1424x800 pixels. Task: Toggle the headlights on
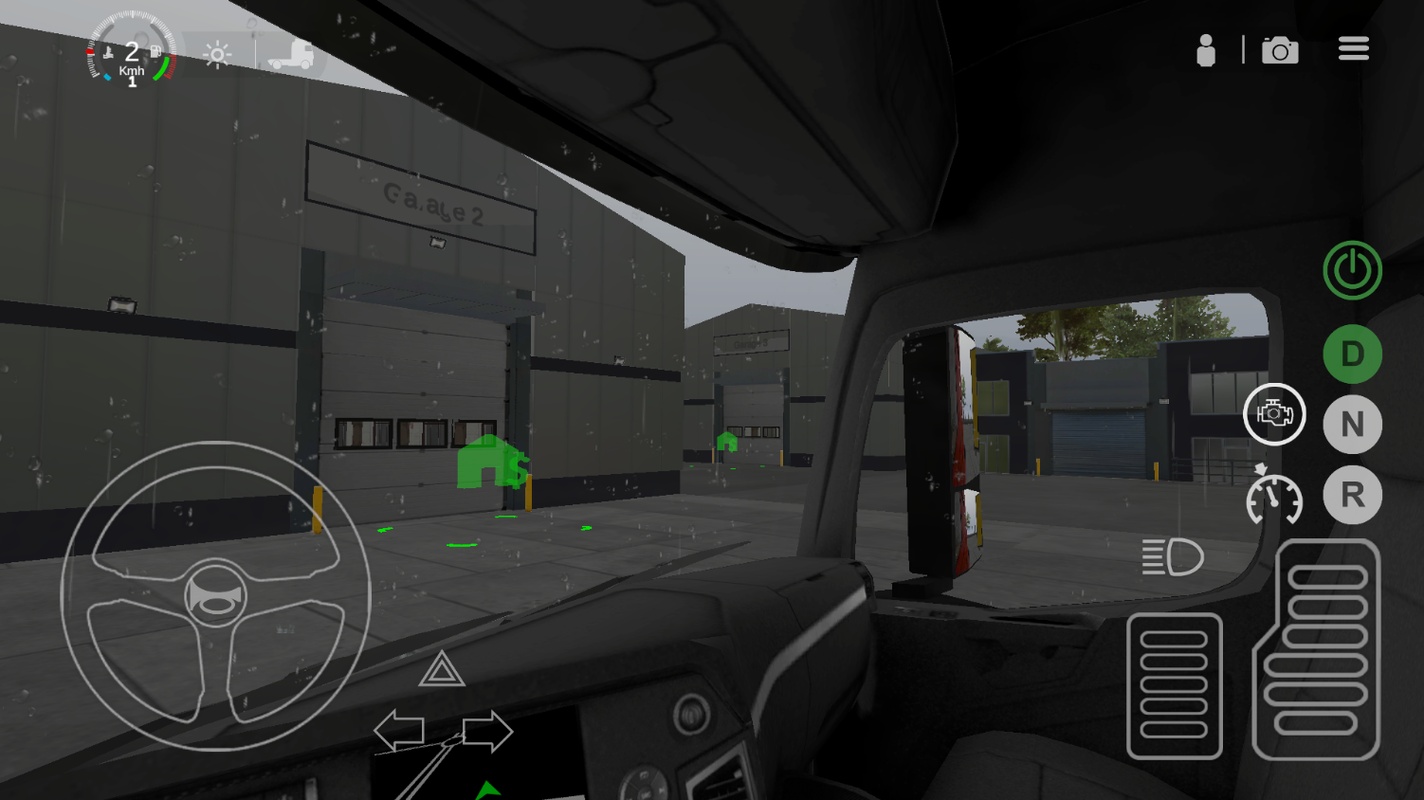coord(1172,557)
